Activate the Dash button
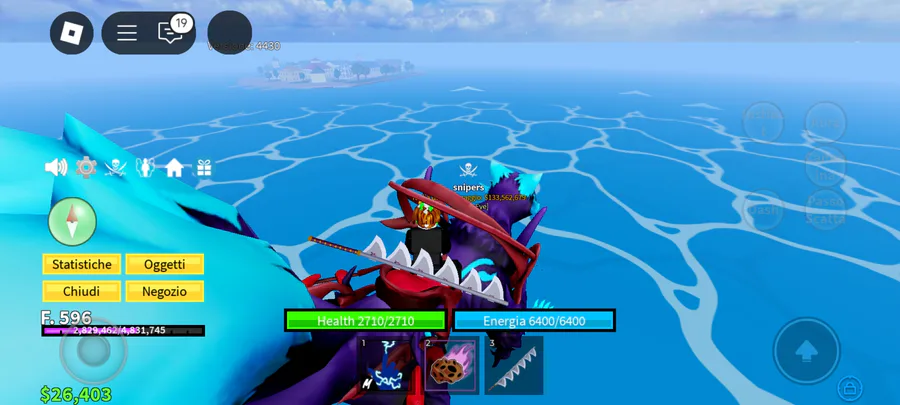900x405 pixels. (763, 210)
